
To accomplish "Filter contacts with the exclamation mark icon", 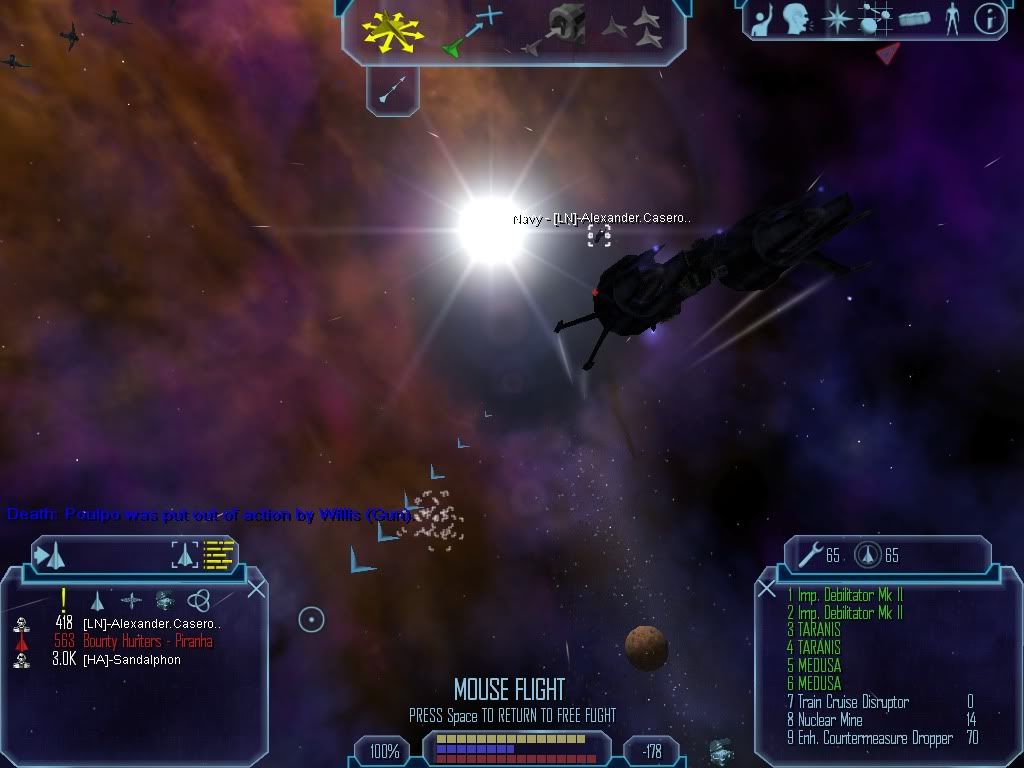I will tap(63, 600).
